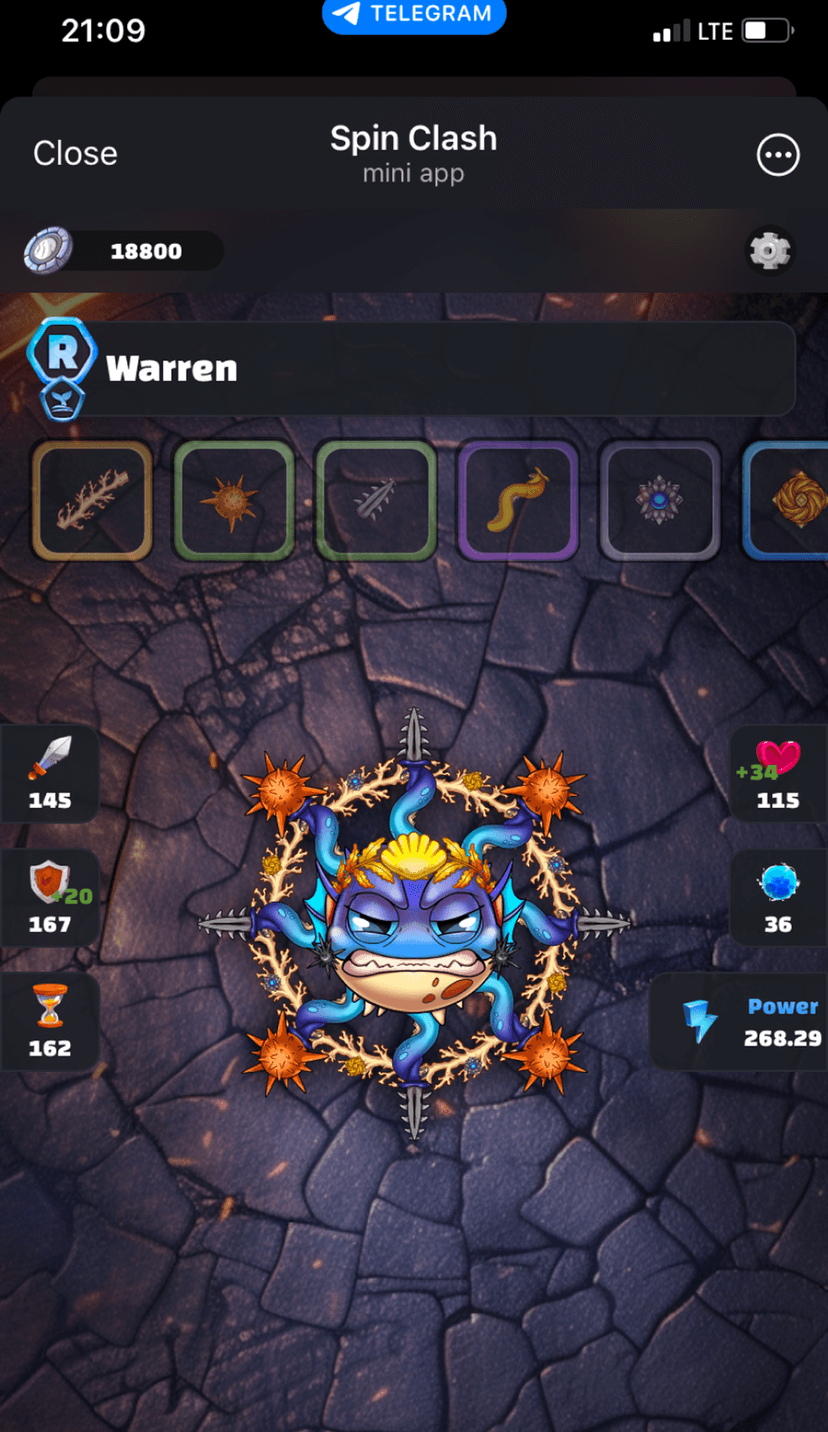The height and width of the screenshot is (1432, 828).
Task: Select the blue gem ornament slot
Action: [x=659, y=500]
